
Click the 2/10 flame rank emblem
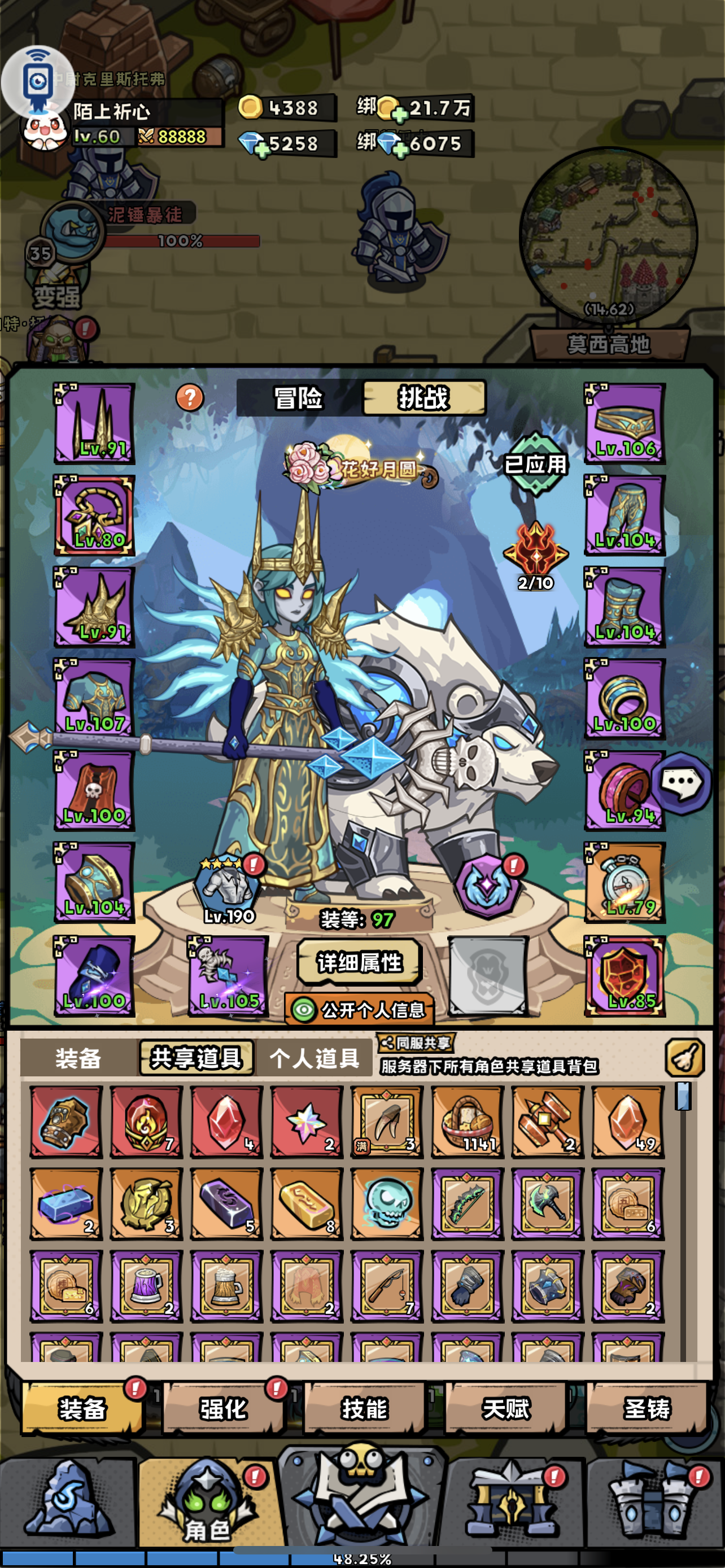(535, 553)
